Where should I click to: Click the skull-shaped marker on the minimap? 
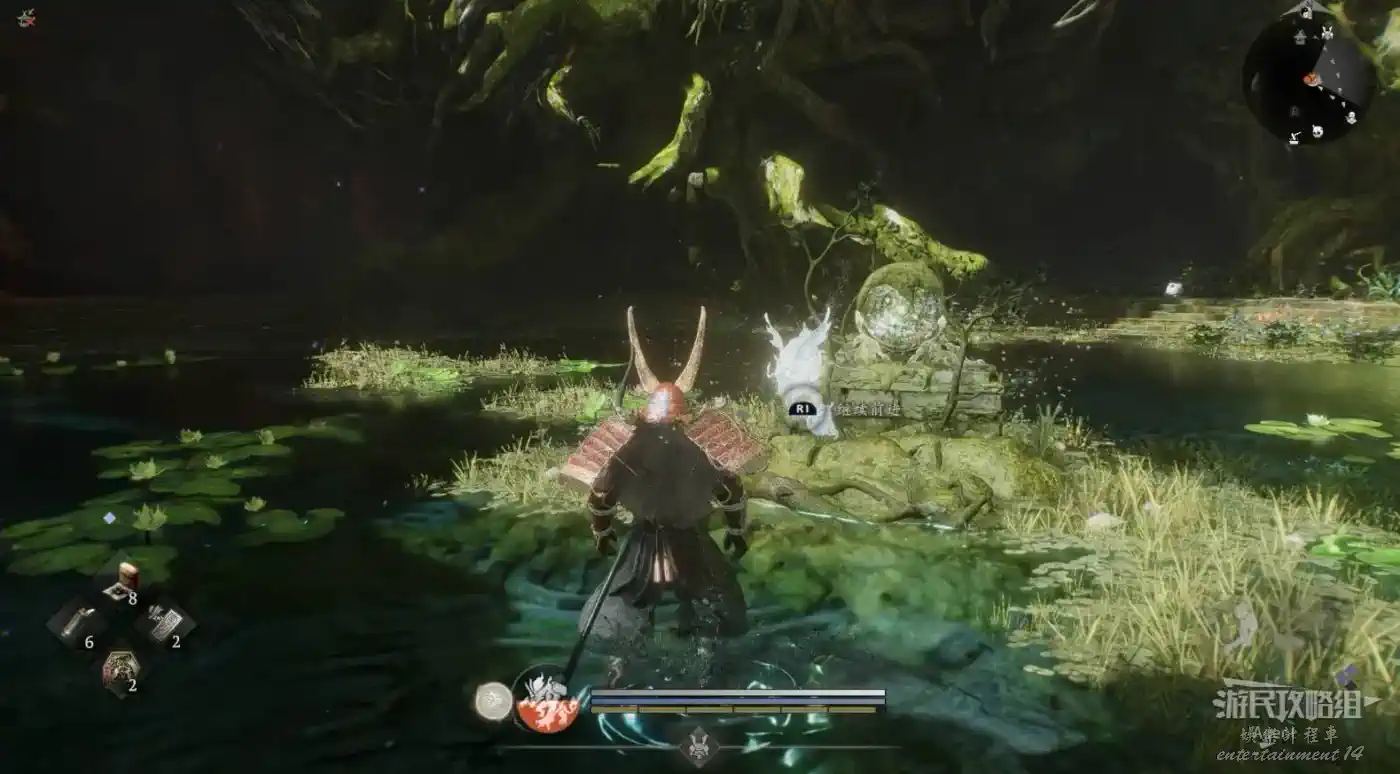coord(1318,131)
